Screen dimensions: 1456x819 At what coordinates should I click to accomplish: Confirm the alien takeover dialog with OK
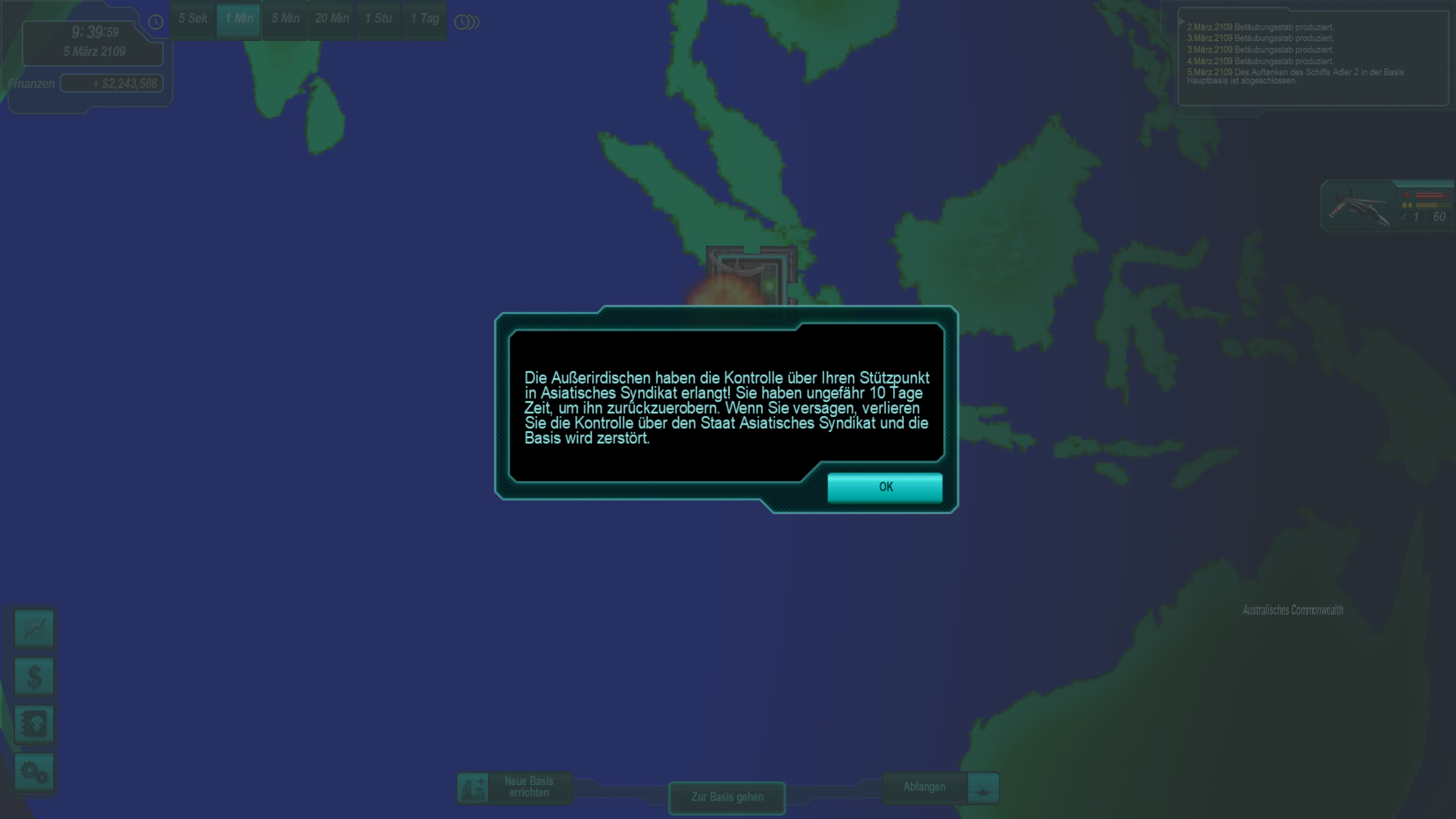(885, 487)
